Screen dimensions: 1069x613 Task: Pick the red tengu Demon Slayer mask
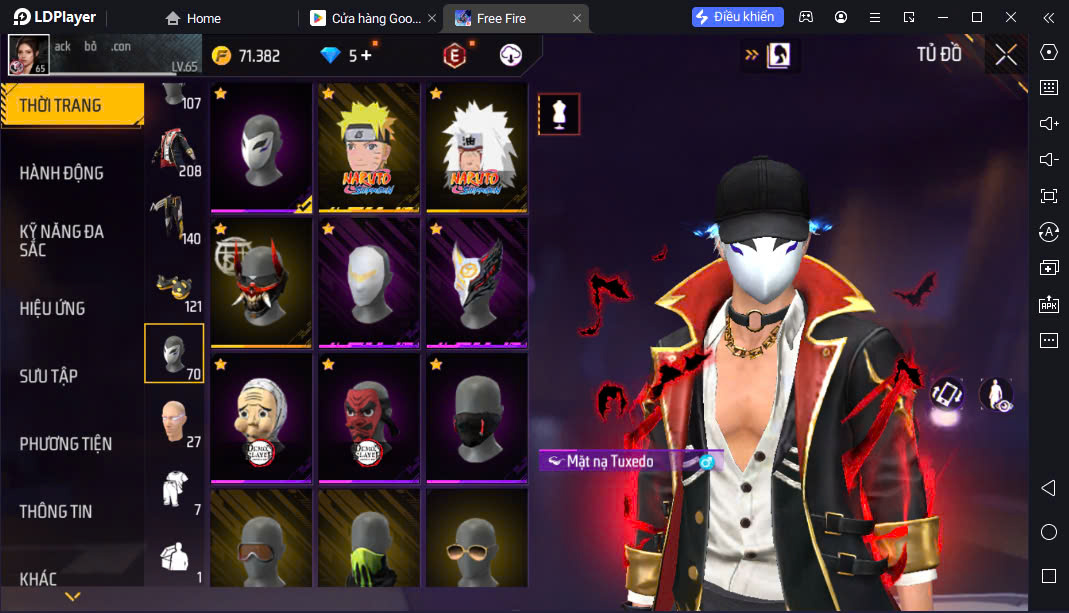[369, 417]
